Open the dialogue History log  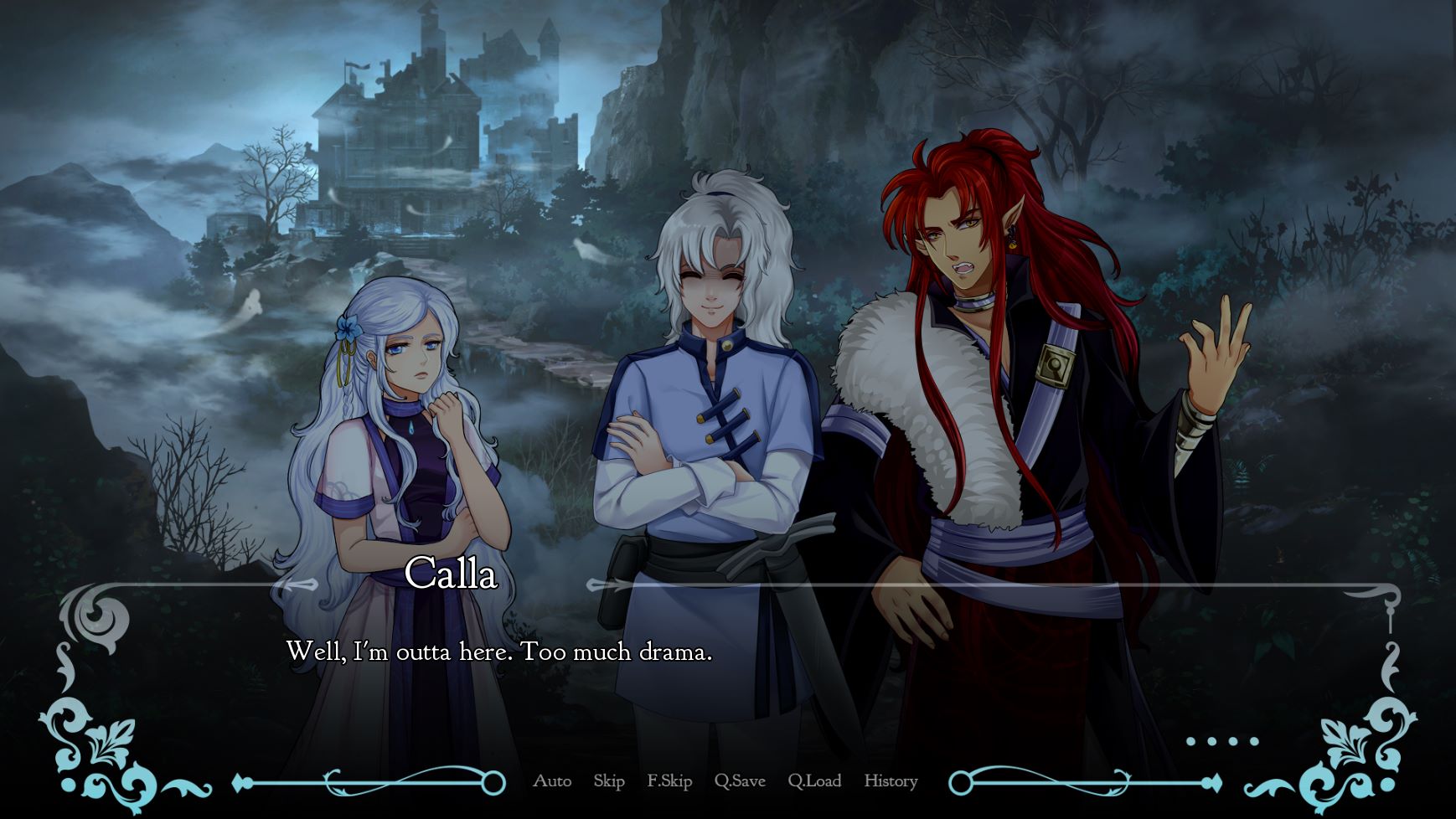coord(891,781)
